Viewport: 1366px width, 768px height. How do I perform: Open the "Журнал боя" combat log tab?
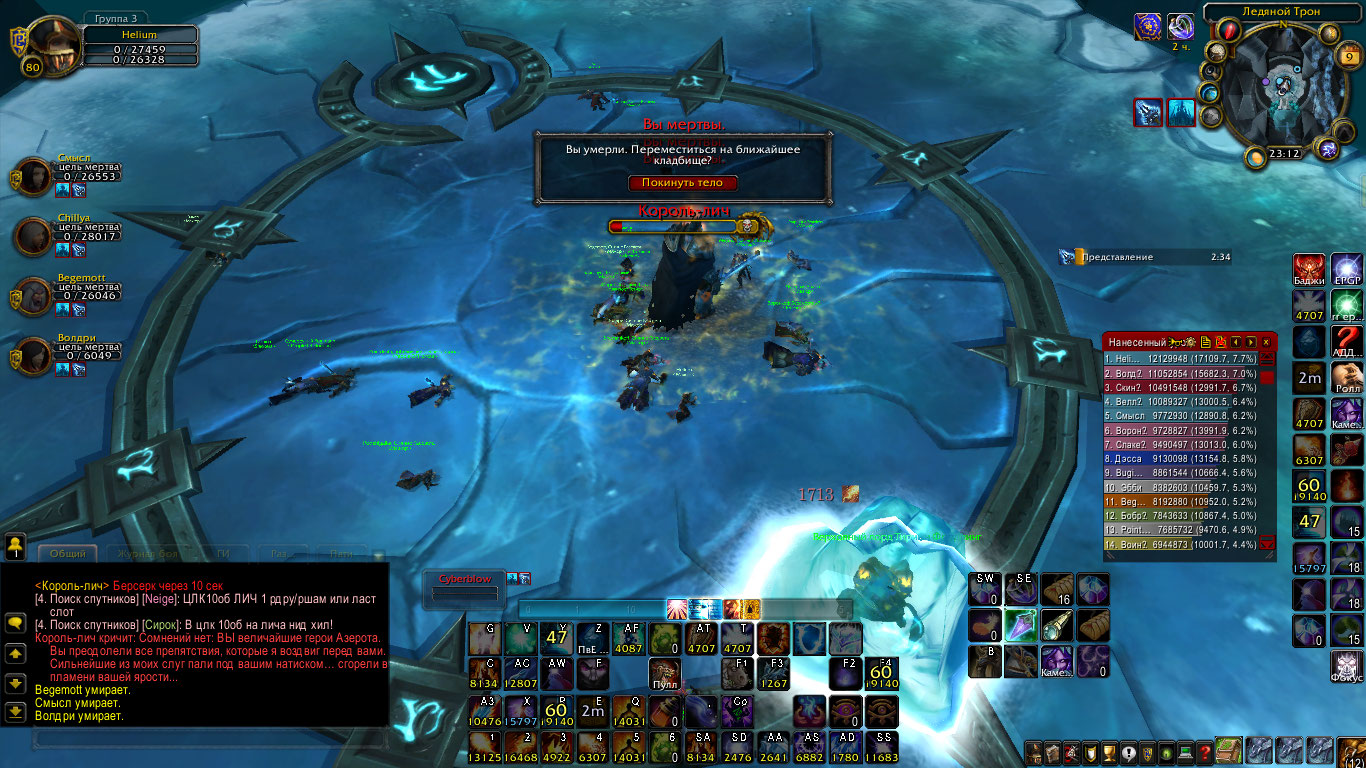pyautogui.click(x=146, y=553)
